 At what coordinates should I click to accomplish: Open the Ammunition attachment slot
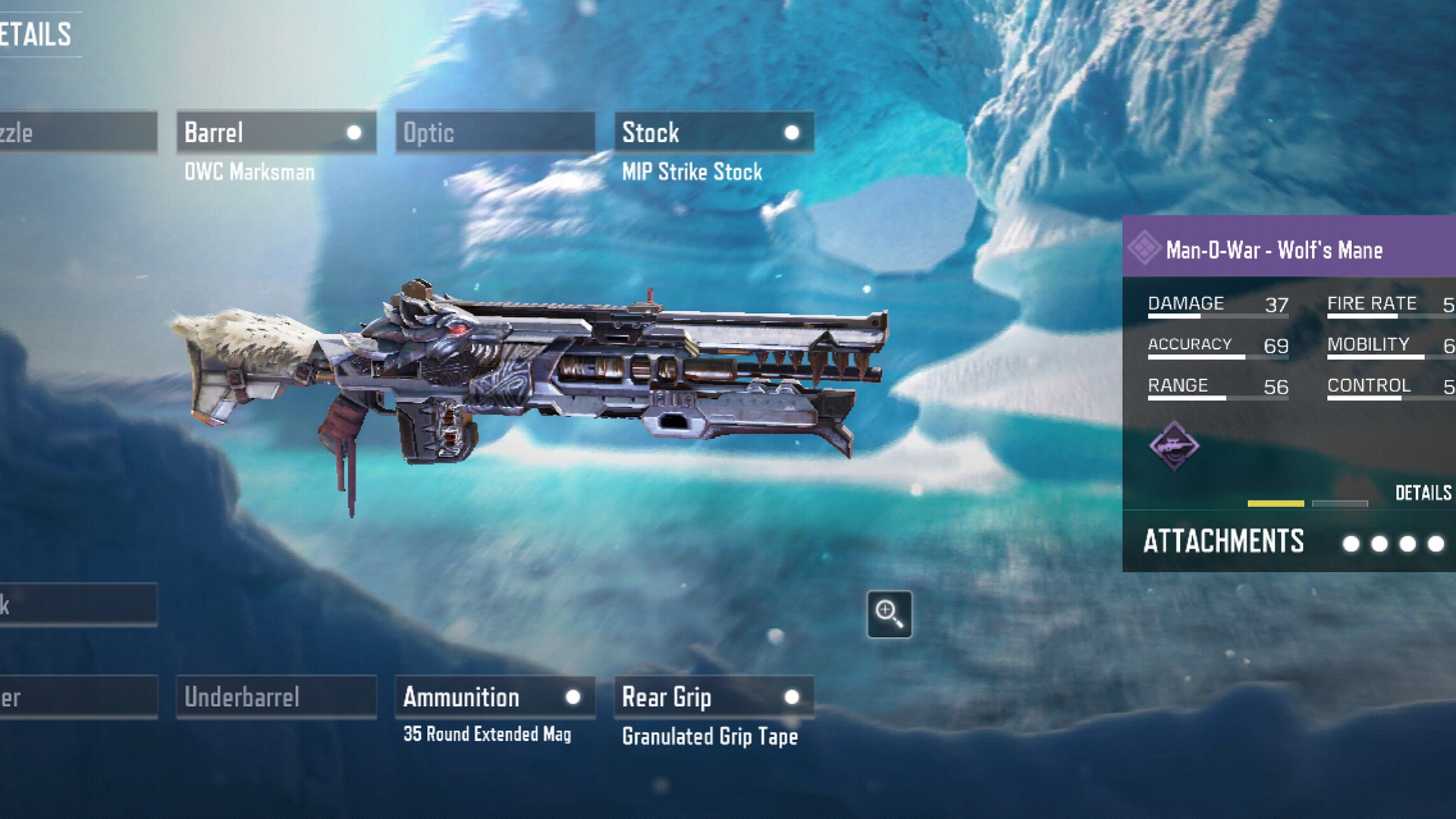point(494,697)
